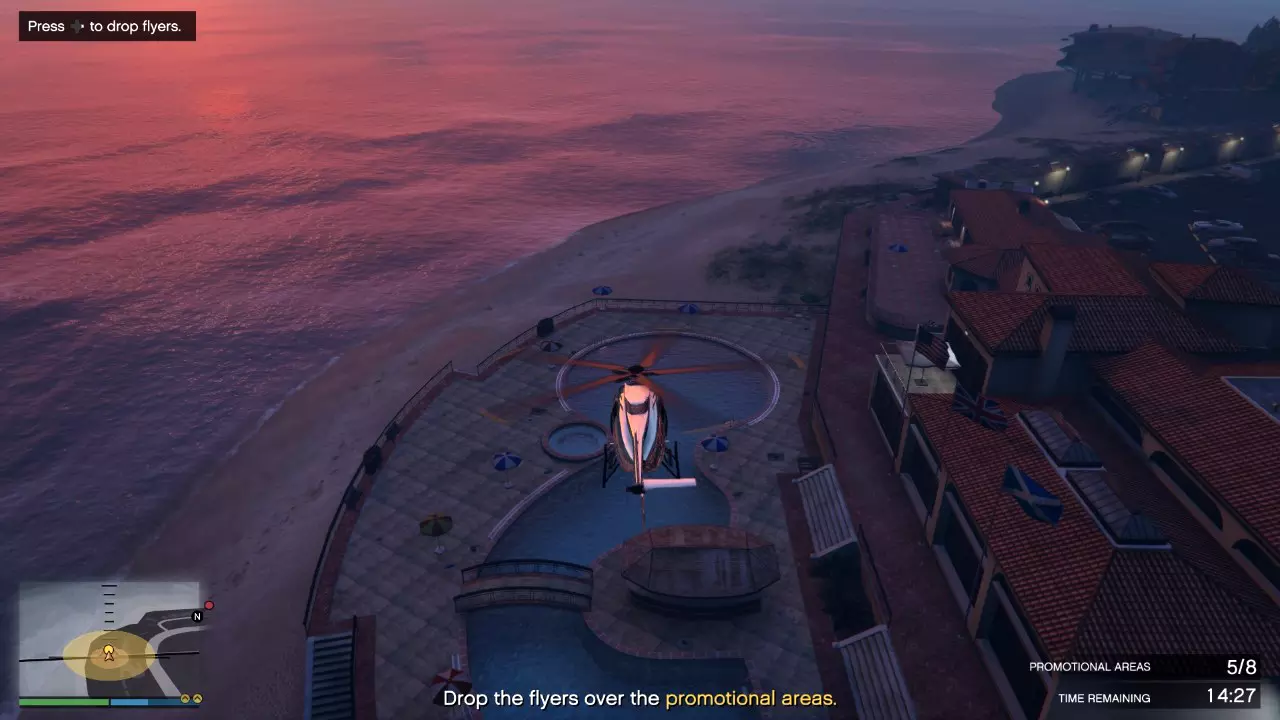The image size is (1280, 720).
Task: Click the player arrow marker on the minimap
Action: coord(110,654)
